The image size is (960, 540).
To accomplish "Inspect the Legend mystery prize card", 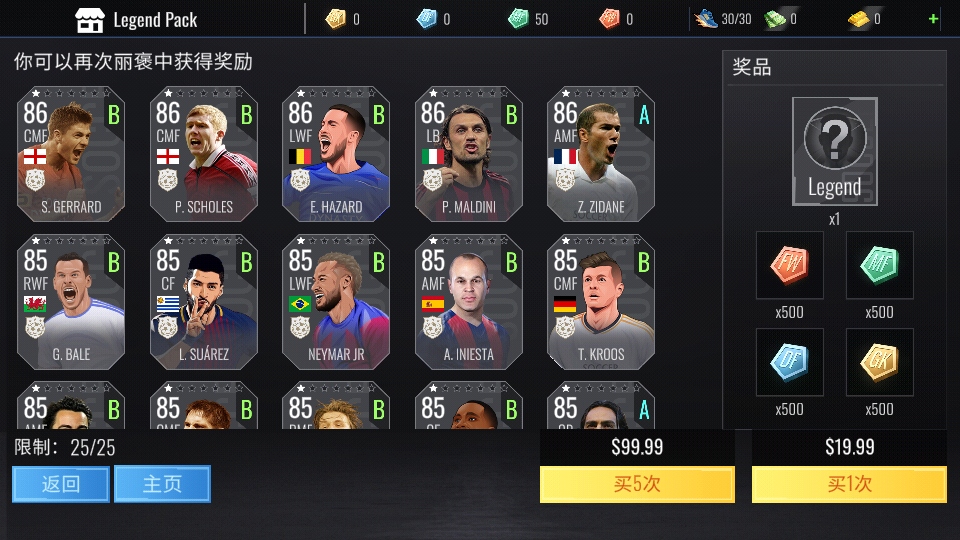I will pos(835,150).
